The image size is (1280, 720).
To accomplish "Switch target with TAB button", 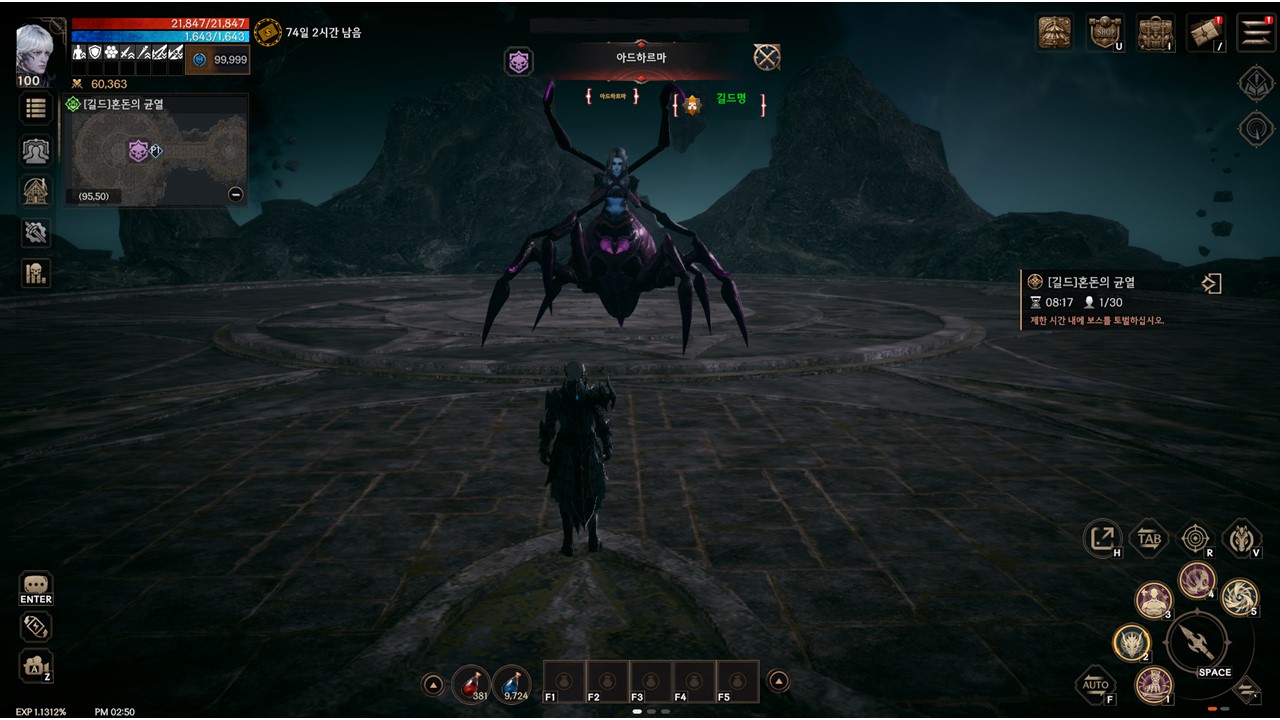I will tap(1149, 539).
